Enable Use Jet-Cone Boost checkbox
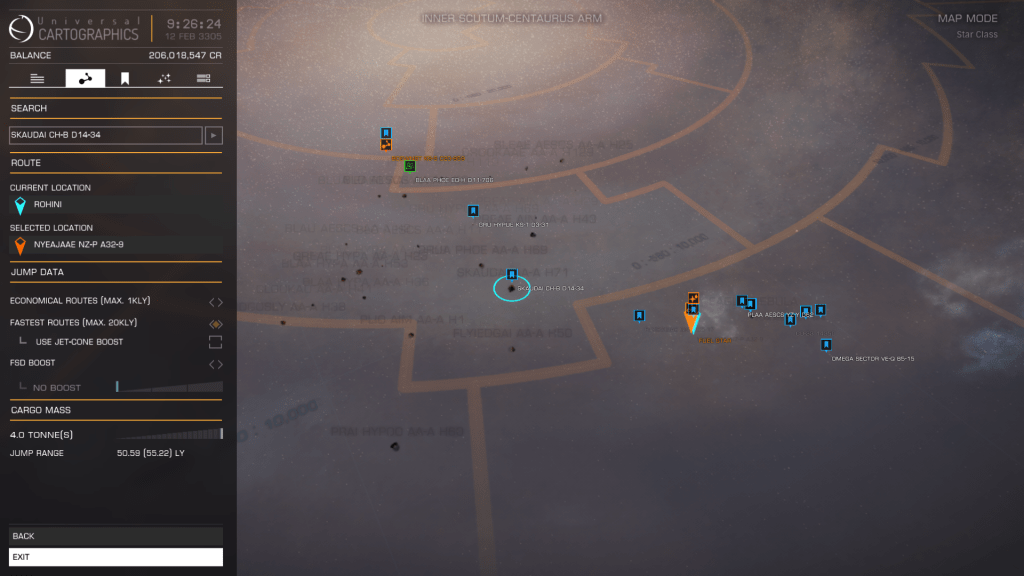This screenshot has width=1024, height=576. (215, 342)
